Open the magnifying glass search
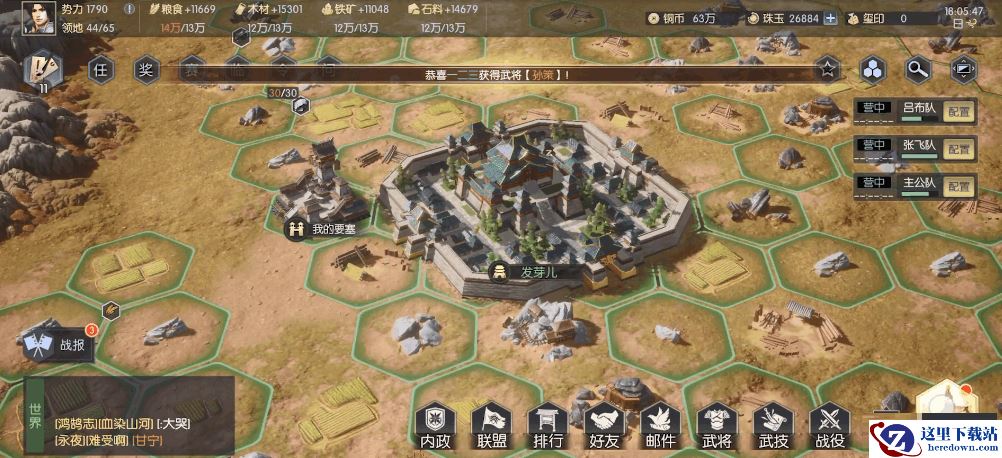 [918, 69]
